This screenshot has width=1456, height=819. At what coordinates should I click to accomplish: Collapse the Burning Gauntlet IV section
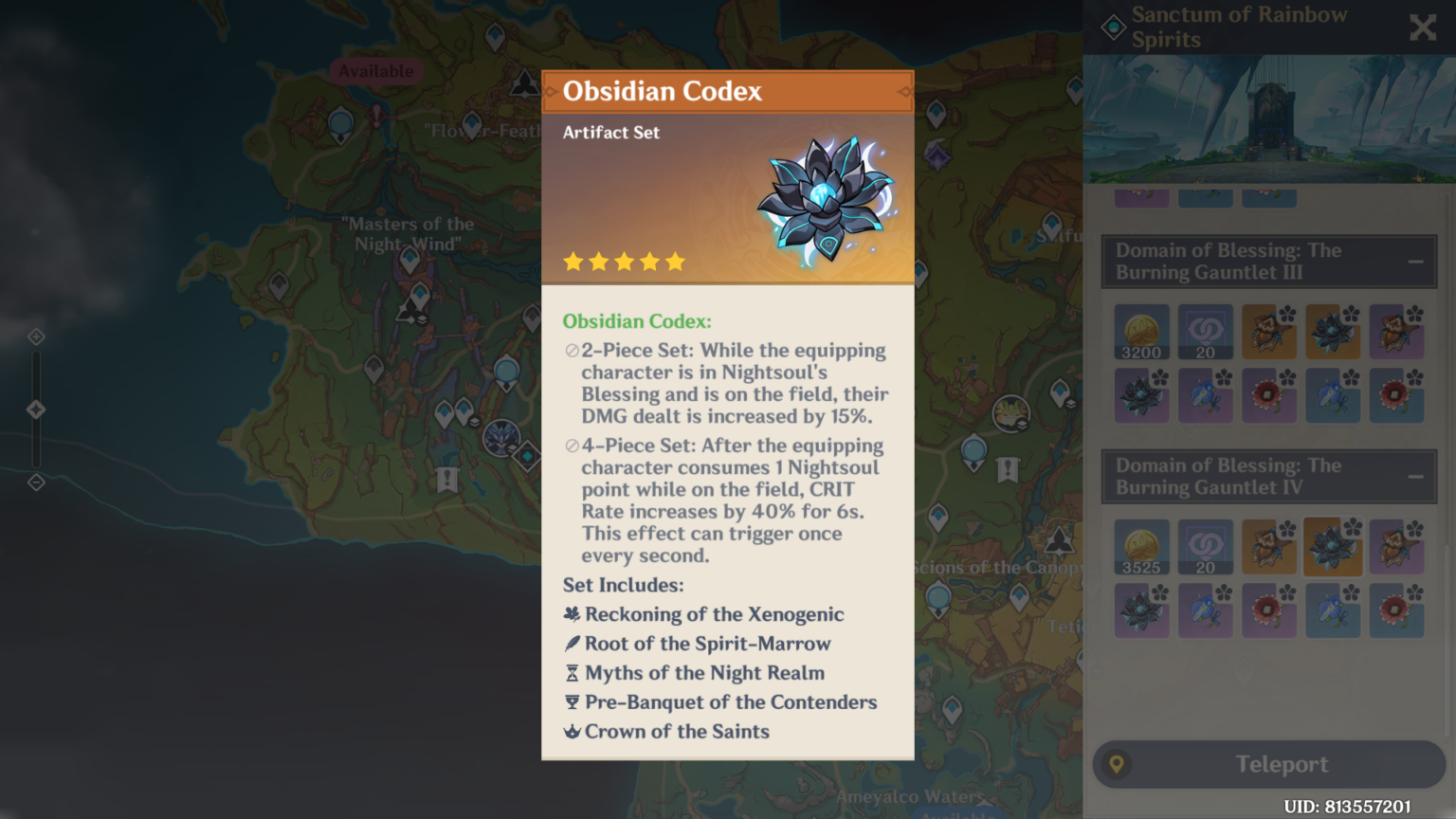[1416, 476]
